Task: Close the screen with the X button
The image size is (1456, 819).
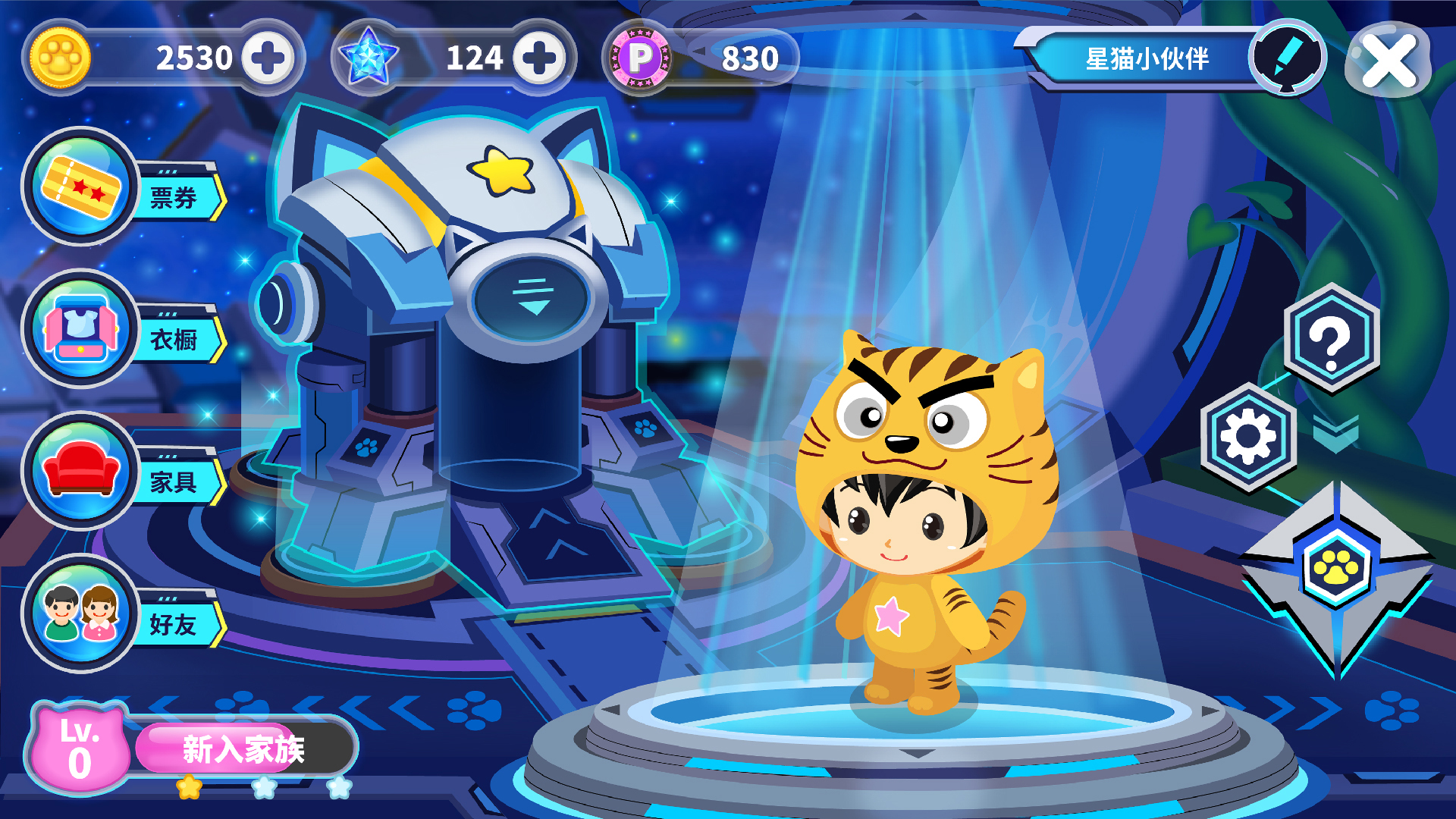Action: point(1389,60)
